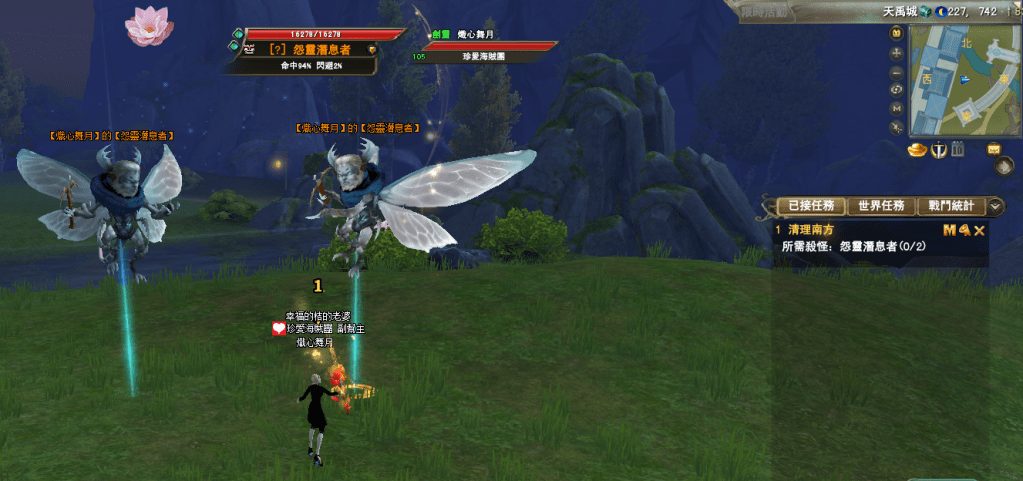Screen dimensions: 1023x481
Task: Open the sword emblem icon below the minimap
Action: coord(938,150)
